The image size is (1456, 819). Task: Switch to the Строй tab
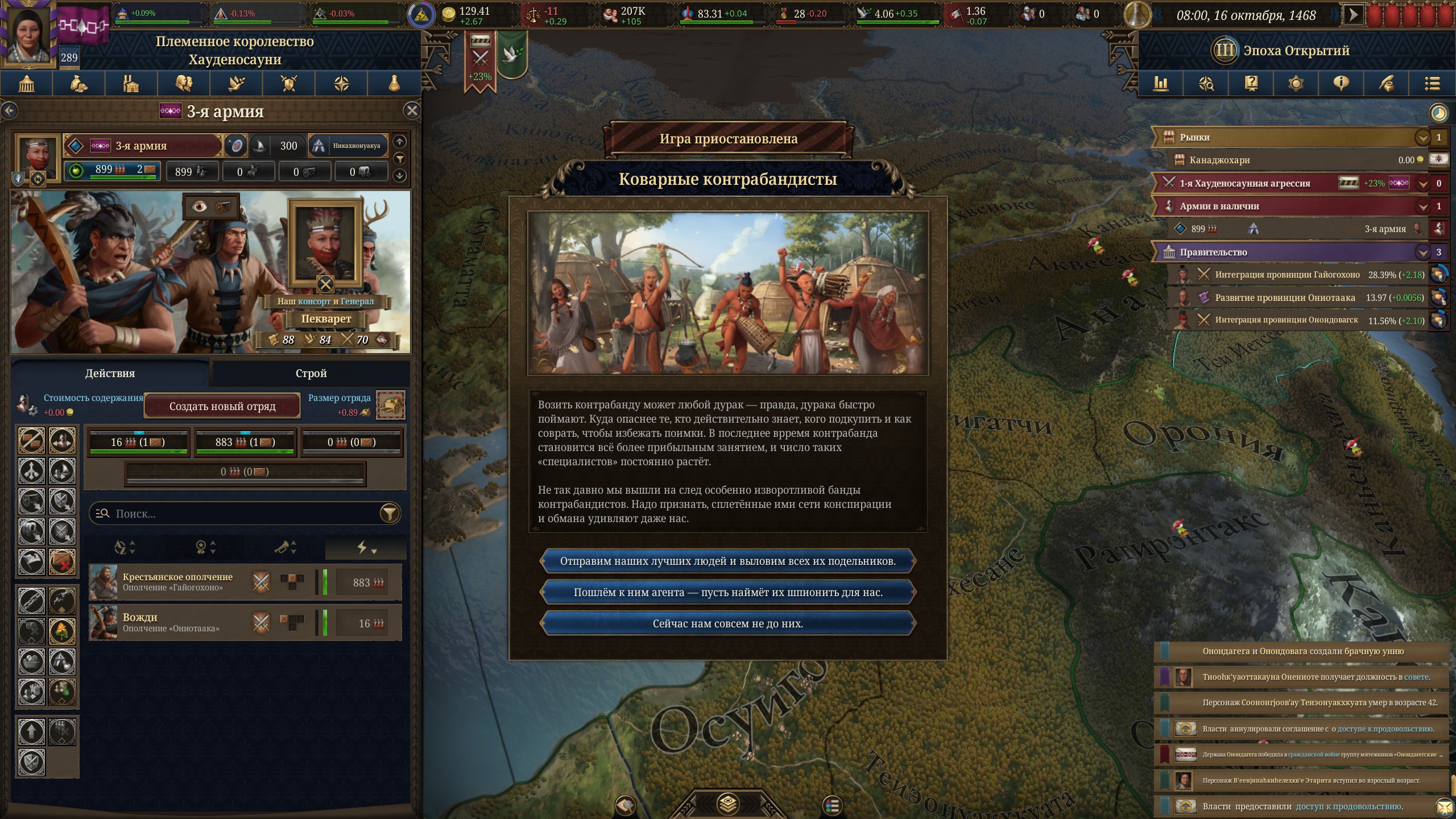pos(311,373)
